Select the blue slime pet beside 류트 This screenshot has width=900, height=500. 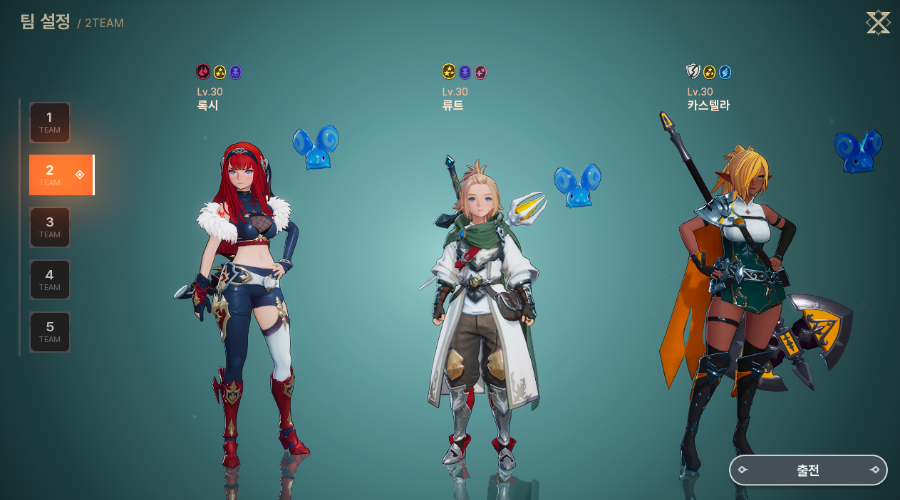[576, 187]
